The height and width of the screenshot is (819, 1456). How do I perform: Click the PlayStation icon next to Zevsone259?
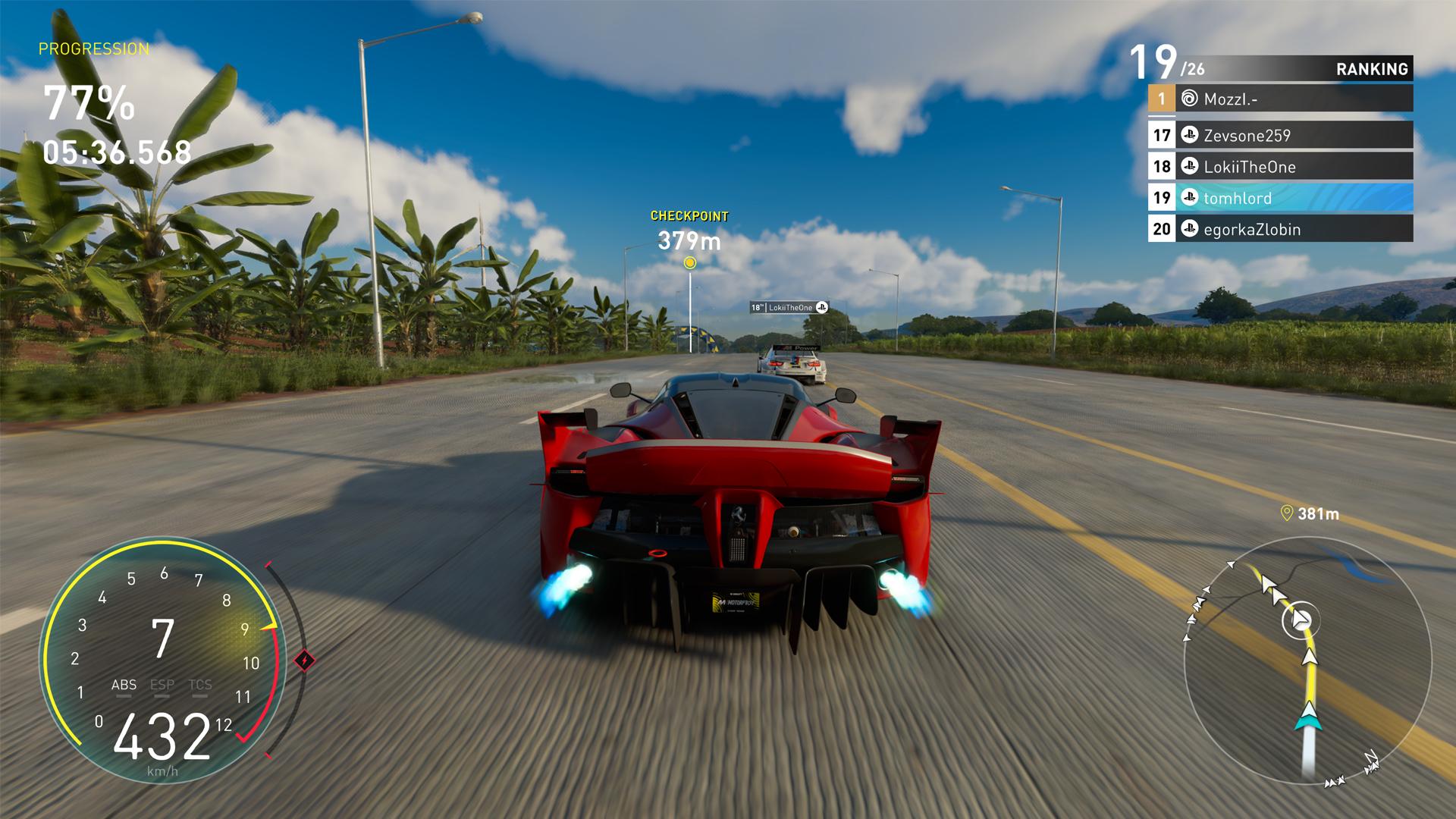[x=1189, y=135]
